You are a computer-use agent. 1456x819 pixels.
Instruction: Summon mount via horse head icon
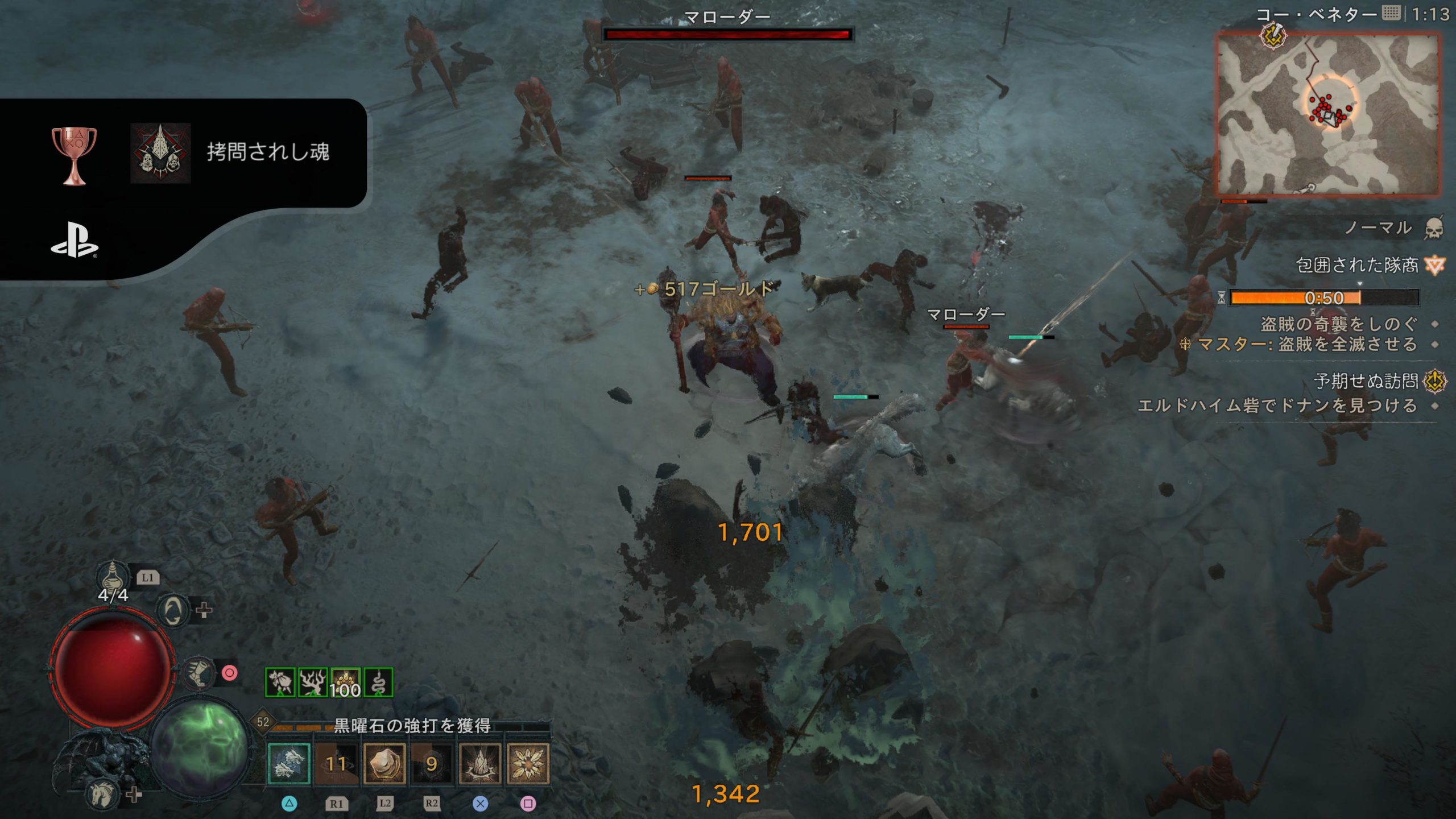click(104, 794)
